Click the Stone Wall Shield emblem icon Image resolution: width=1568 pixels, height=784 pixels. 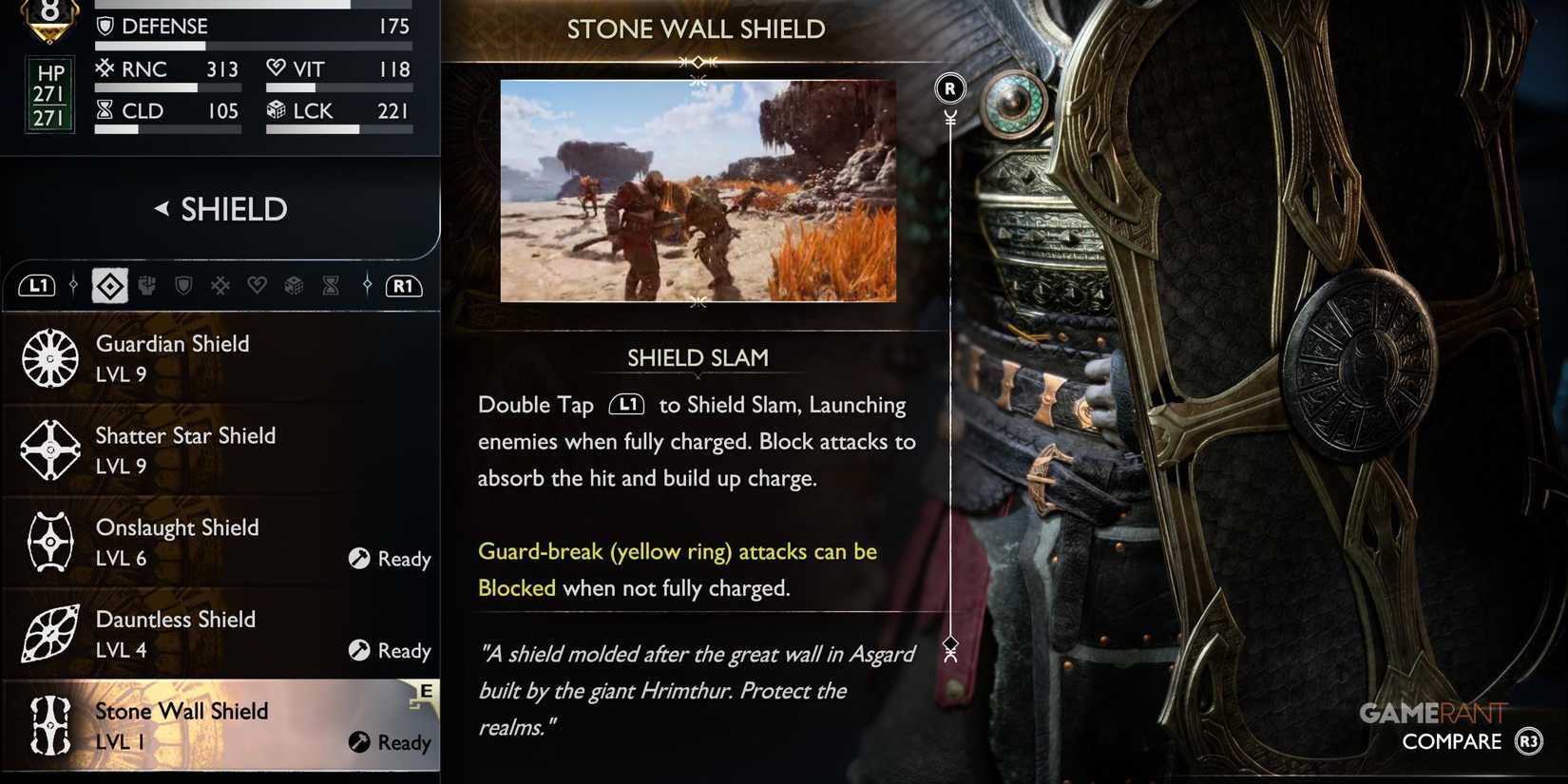(x=48, y=725)
